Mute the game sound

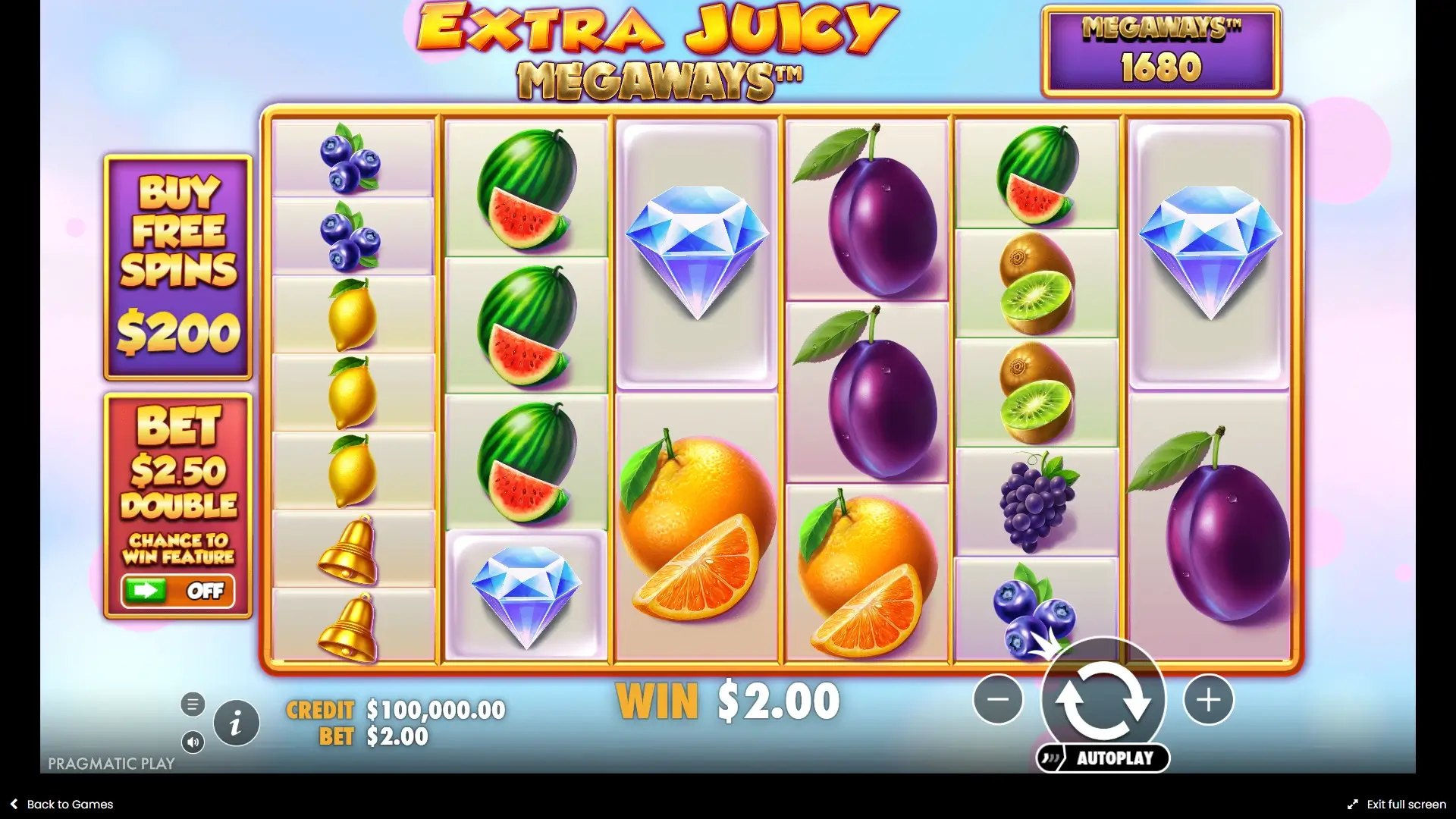[x=193, y=742]
